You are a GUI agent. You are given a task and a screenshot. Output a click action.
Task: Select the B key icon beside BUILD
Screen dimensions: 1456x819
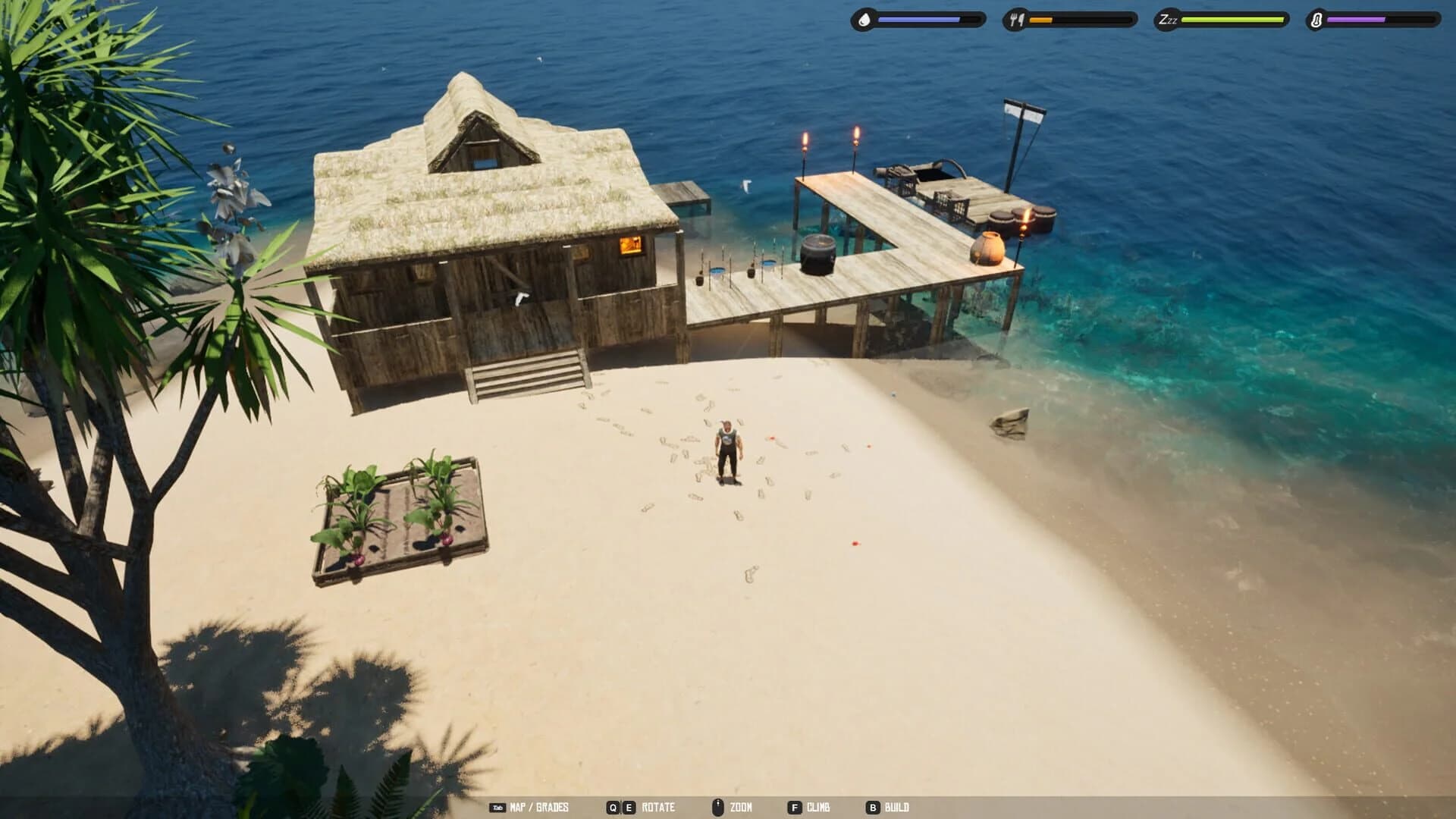click(872, 806)
